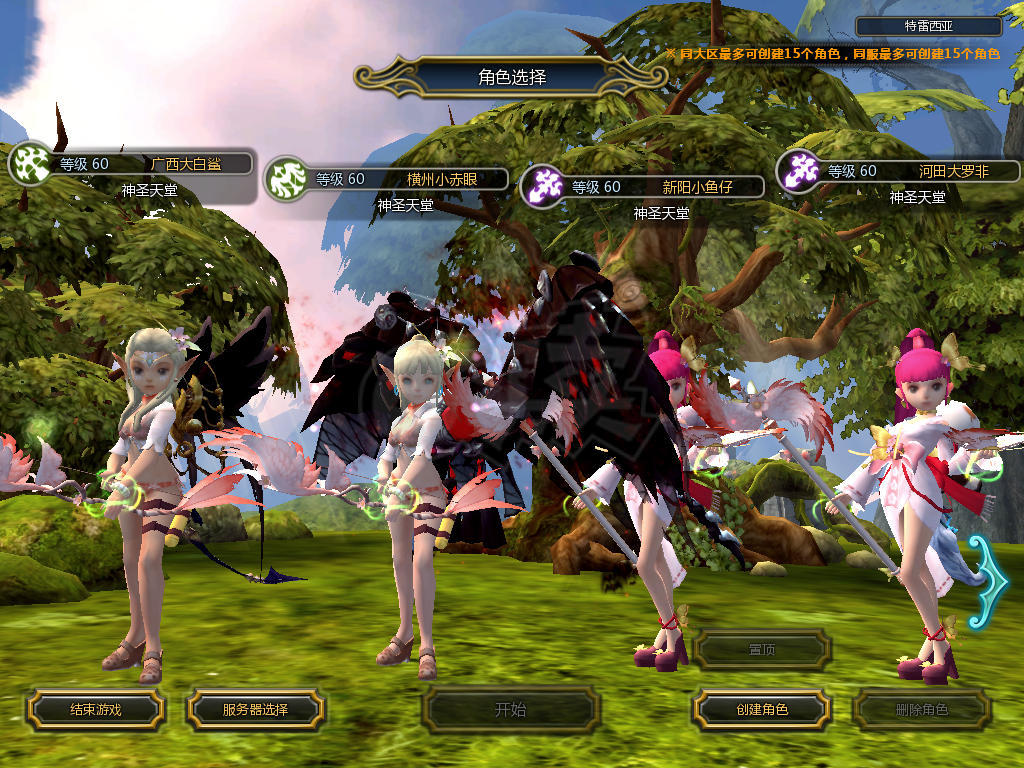Select character 广西大白鲨 nameplate
The image size is (1024, 768).
[150, 164]
